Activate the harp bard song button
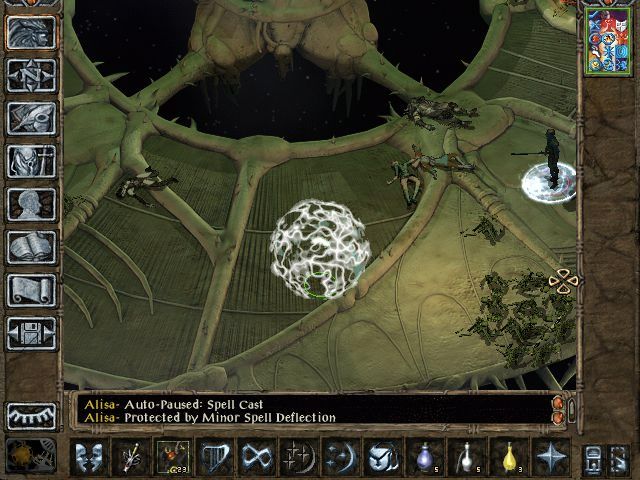The width and height of the screenshot is (640, 480). (x=215, y=457)
